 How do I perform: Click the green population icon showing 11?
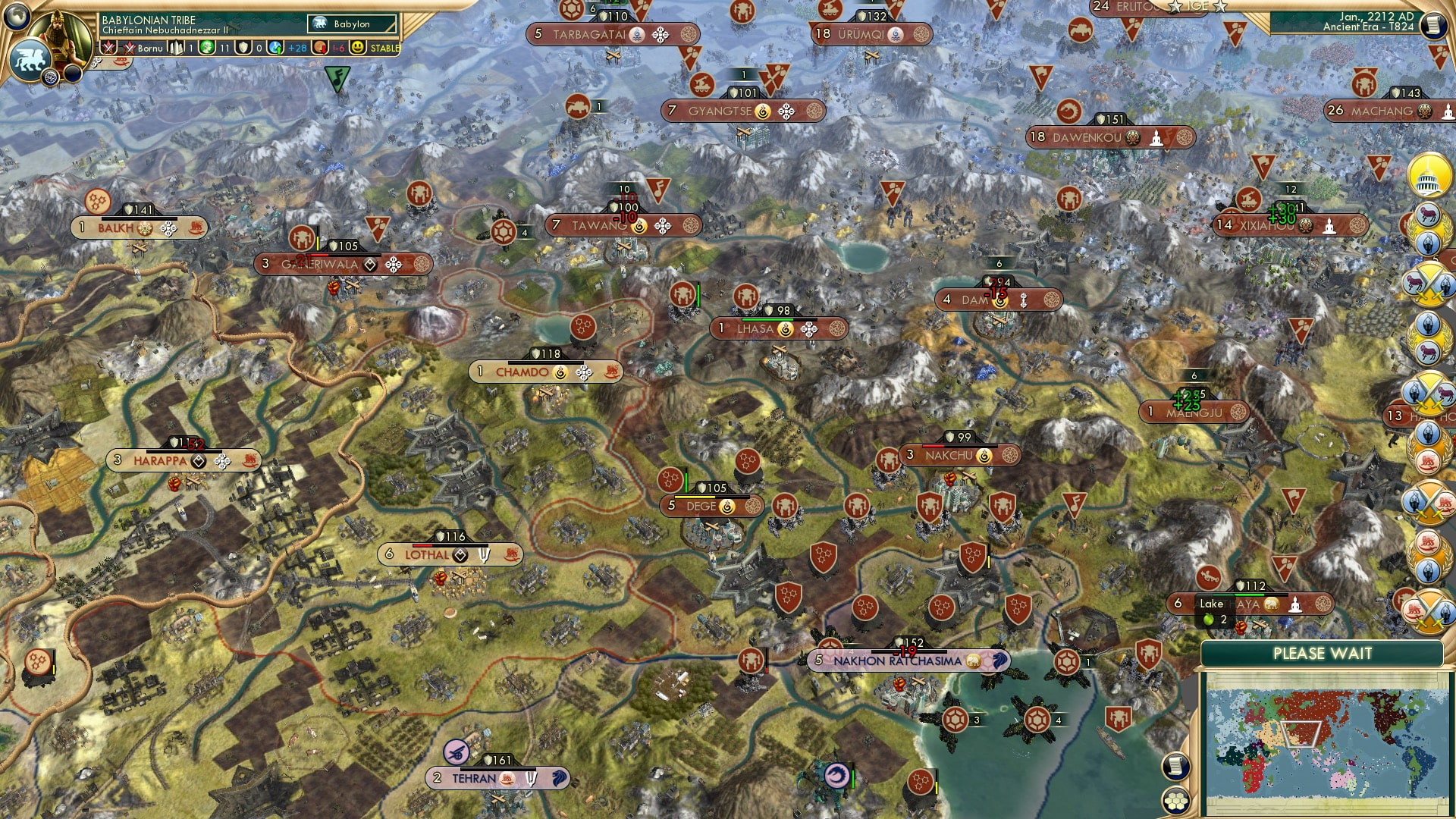click(206, 49)
